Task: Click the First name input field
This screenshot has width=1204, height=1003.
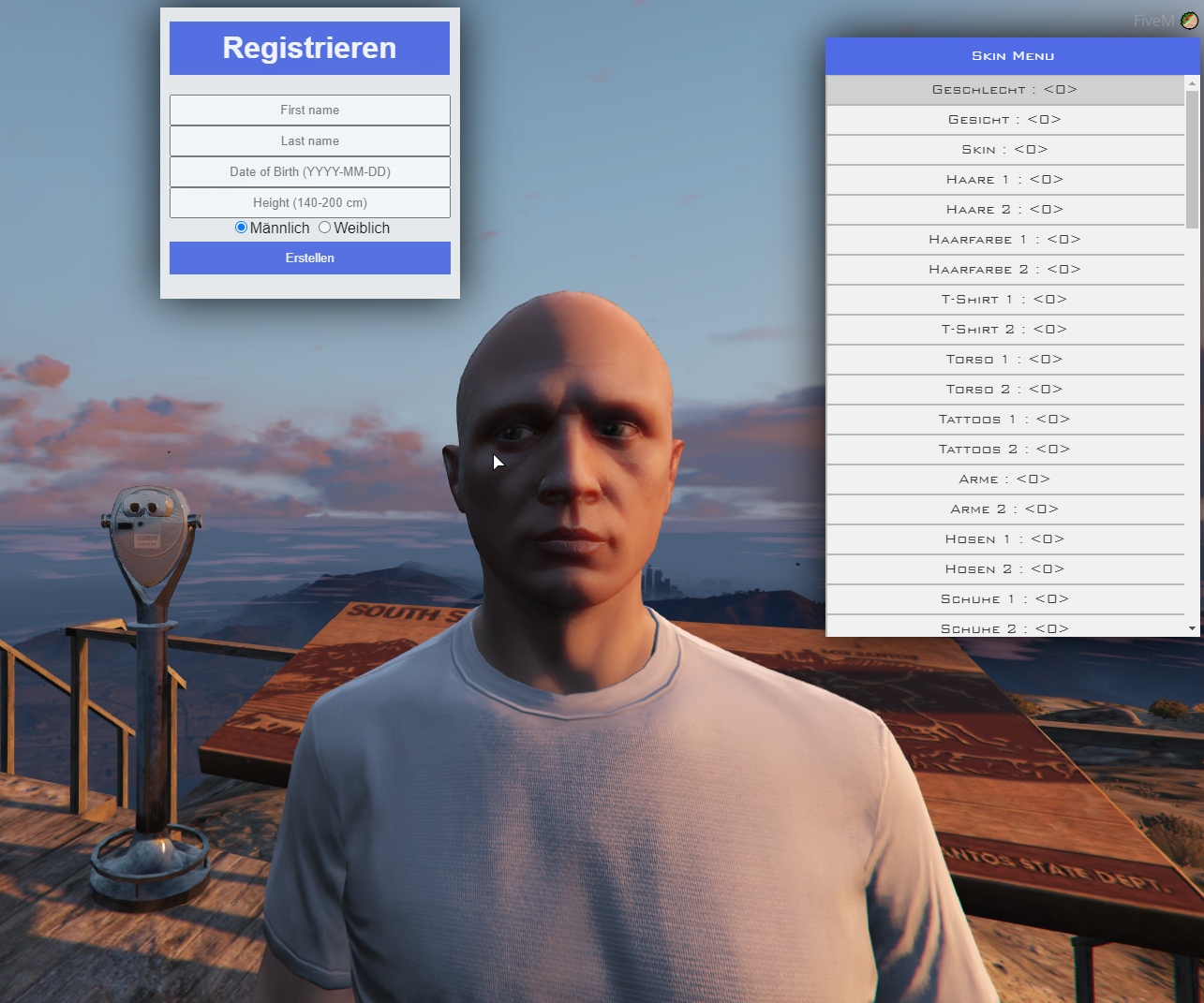Action: click(x=309, y=110)
